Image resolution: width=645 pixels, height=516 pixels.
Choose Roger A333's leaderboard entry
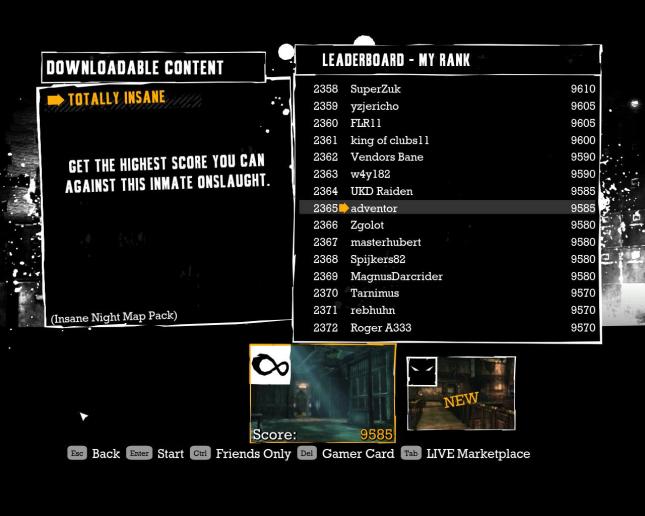point(450,327)
